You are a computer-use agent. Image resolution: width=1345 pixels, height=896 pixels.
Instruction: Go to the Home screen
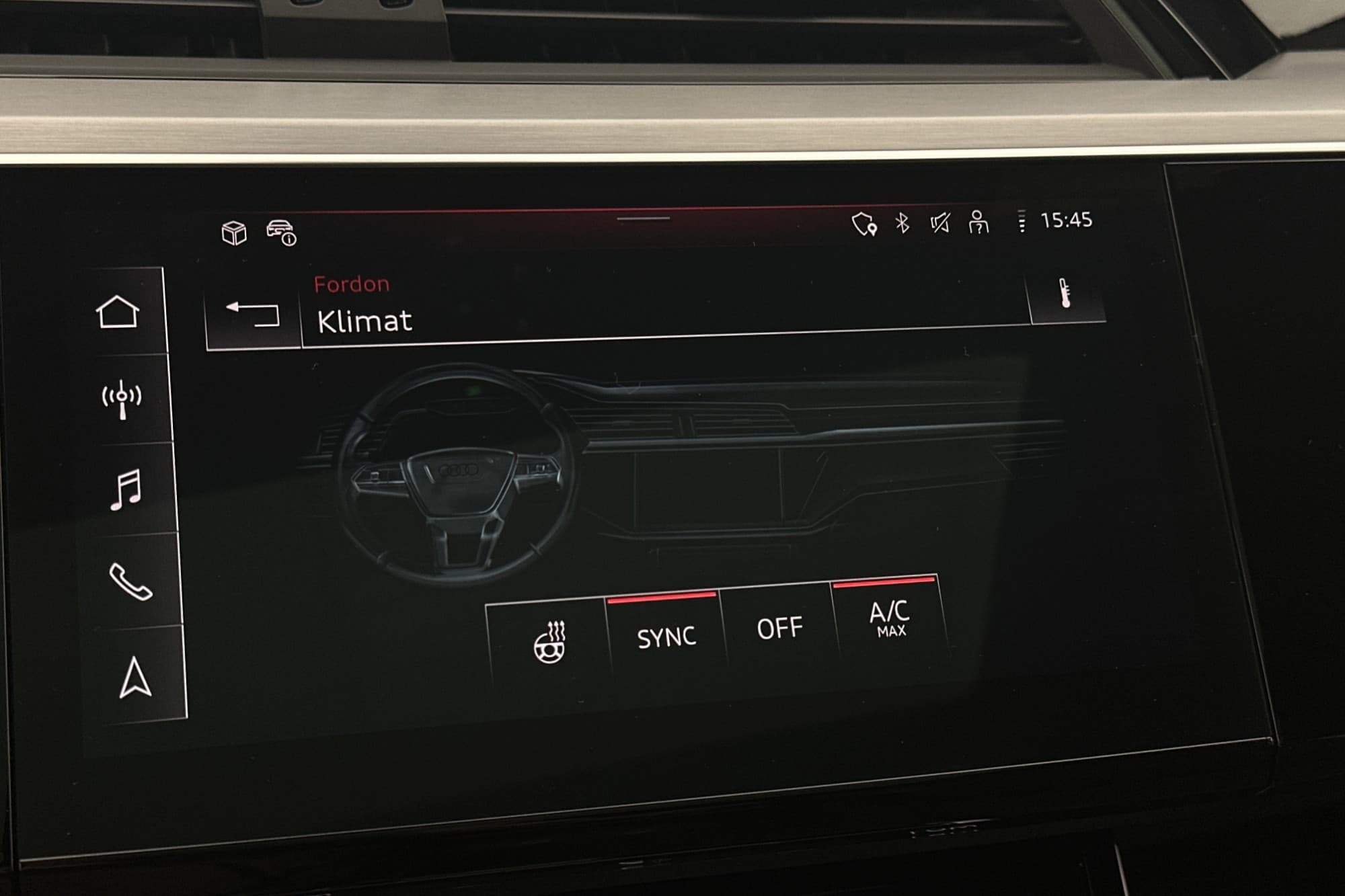[118, 312]
